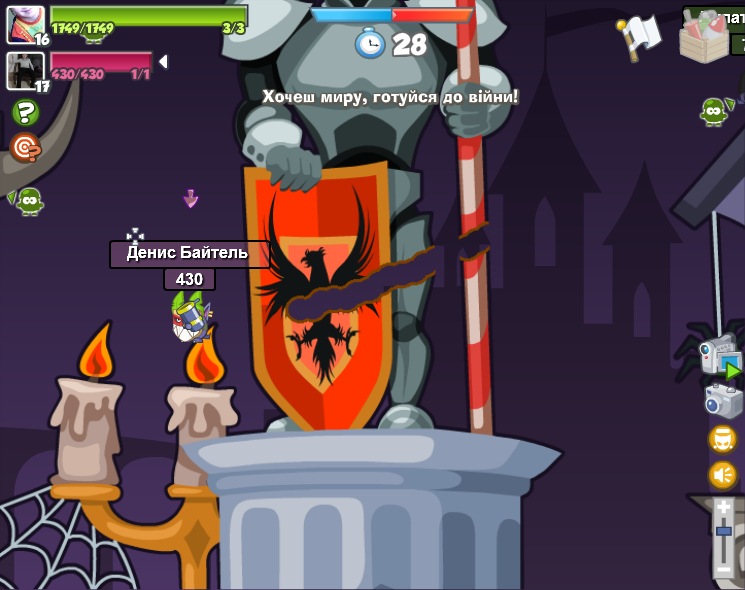Viewport: 745px width, 590px height.
Task: Click the blue zoom slider handle
Action: 724,531
